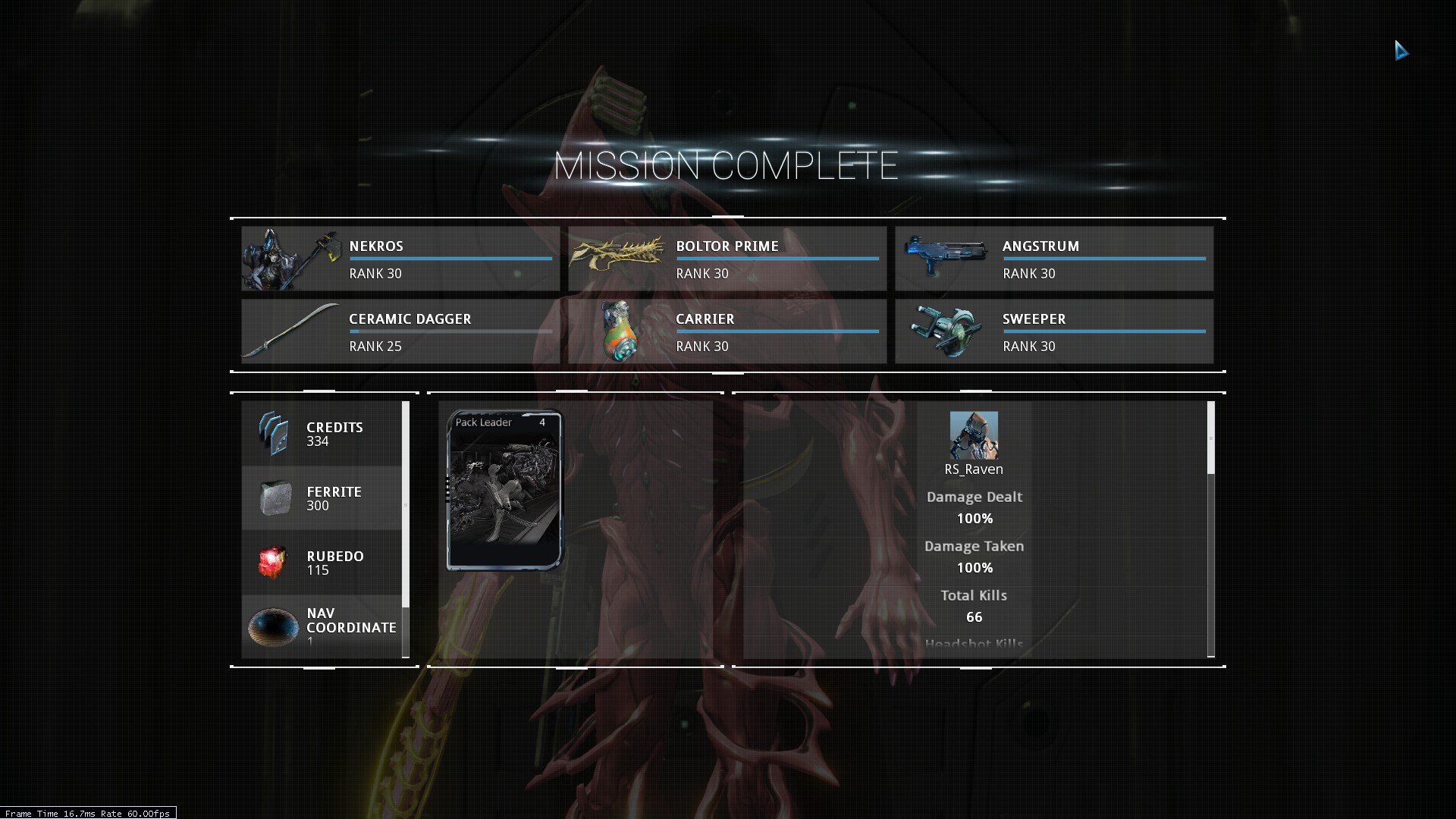1456x819 pixels.
Task: Click the rewards list scrollbar
Action: coord(406,504)
